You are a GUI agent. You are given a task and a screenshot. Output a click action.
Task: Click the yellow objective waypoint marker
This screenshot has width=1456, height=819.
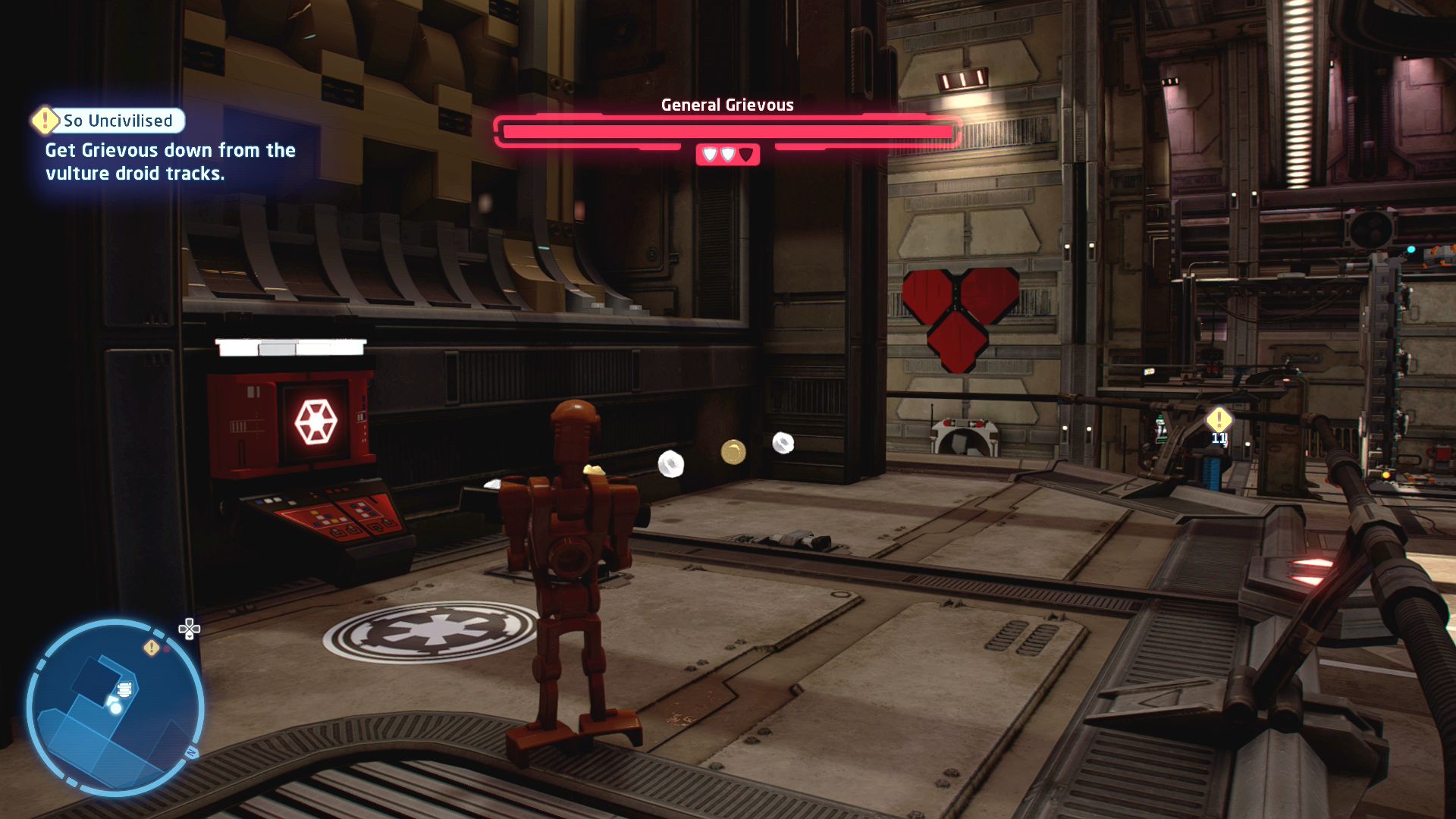click(x=1219, y=419)
